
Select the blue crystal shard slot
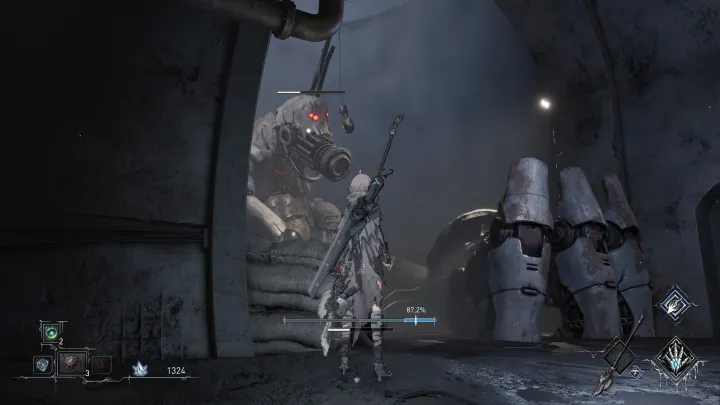[x=41, y=365]
